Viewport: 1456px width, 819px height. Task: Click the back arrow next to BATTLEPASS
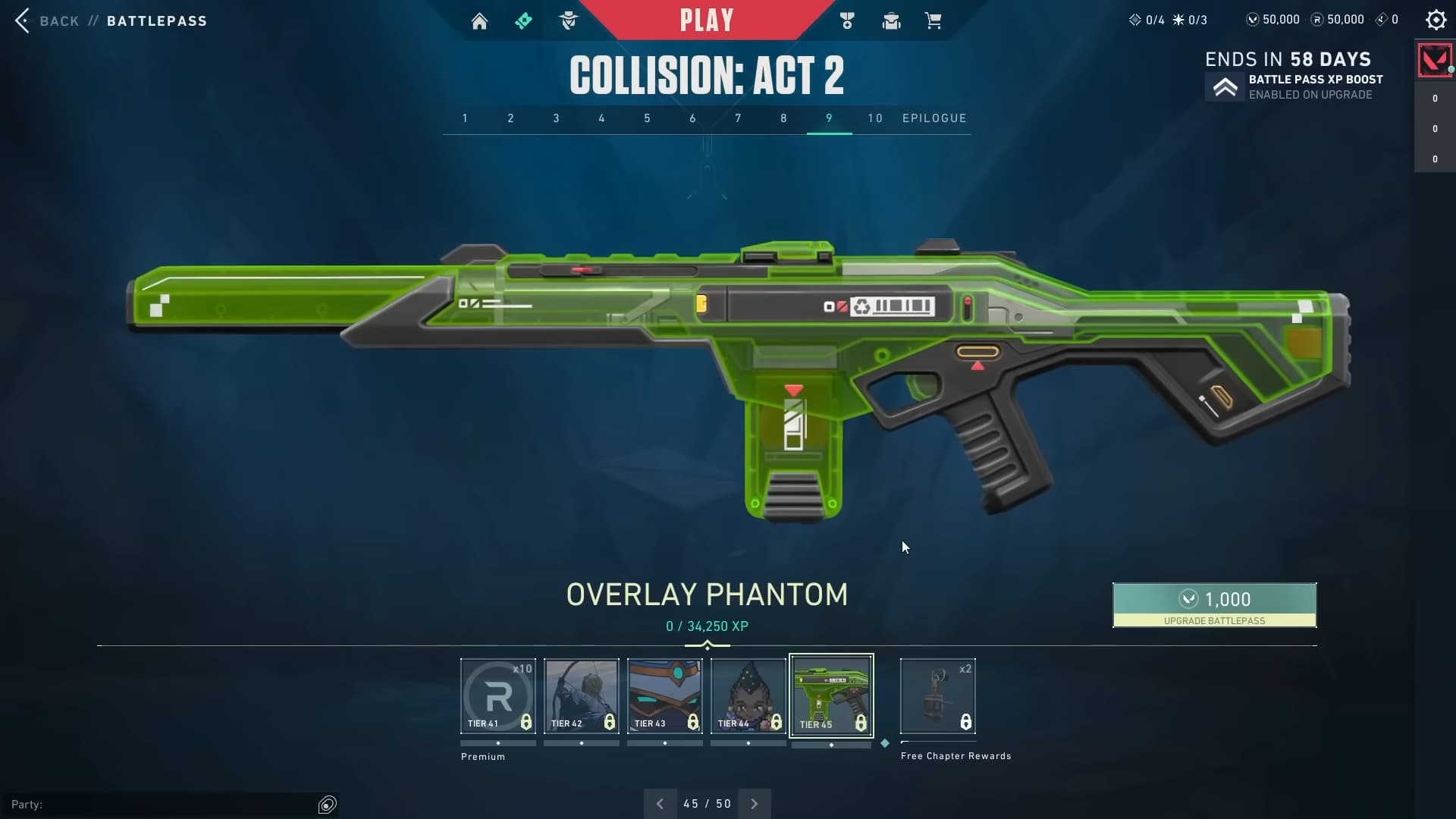[23, 20]
